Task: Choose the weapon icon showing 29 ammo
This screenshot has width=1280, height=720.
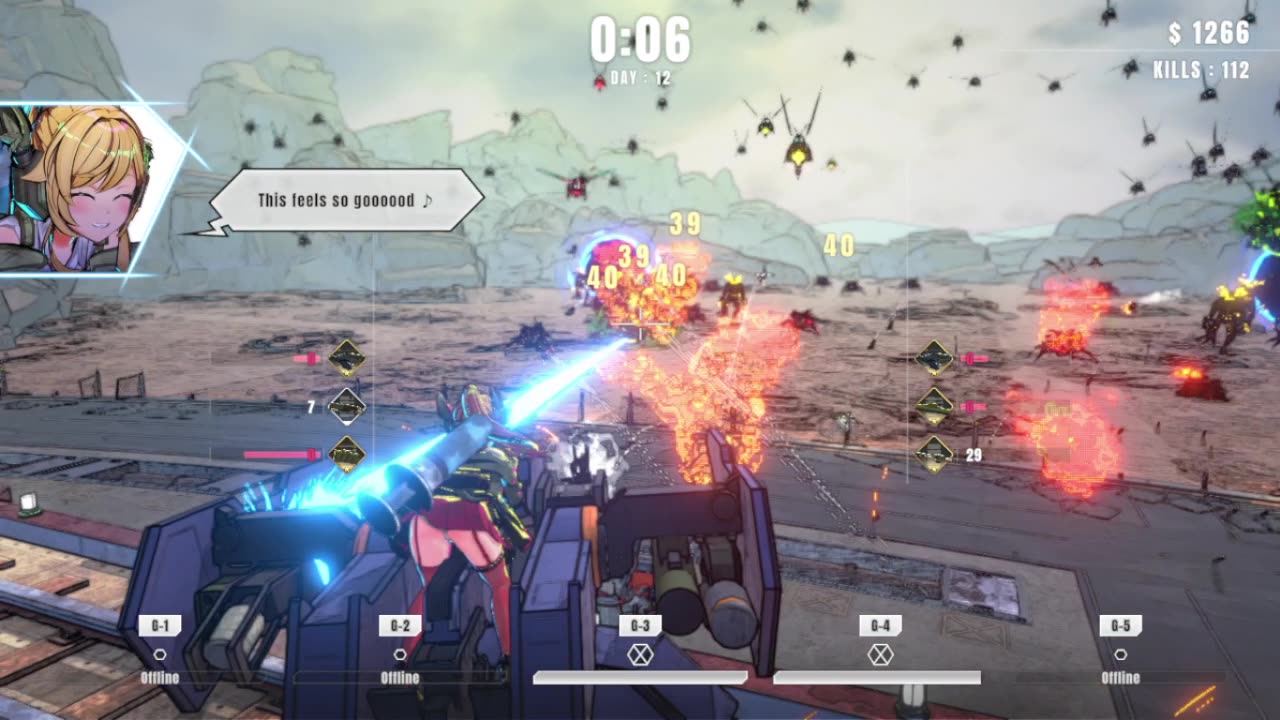Action: click(934, 454)
